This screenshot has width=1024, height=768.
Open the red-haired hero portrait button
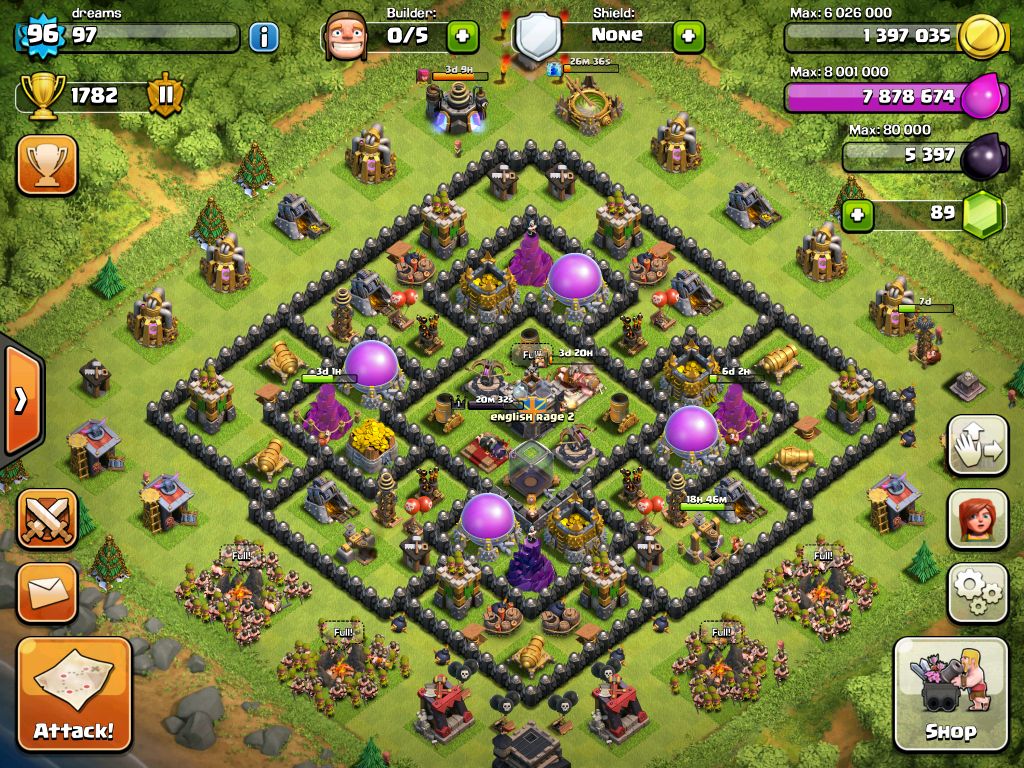pos(978,519)
